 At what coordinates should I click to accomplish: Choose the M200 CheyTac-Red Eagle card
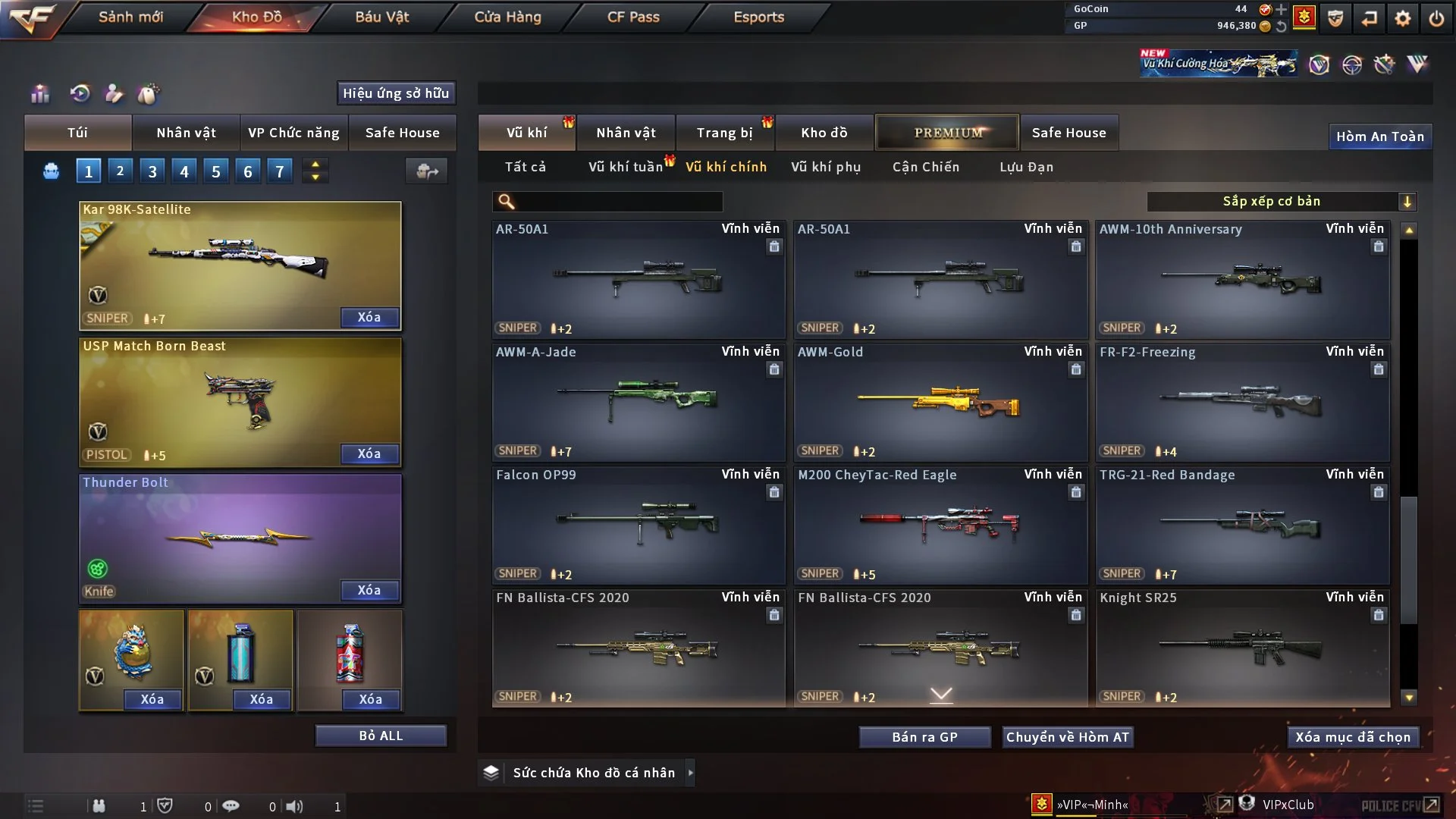tap(940, 525)
